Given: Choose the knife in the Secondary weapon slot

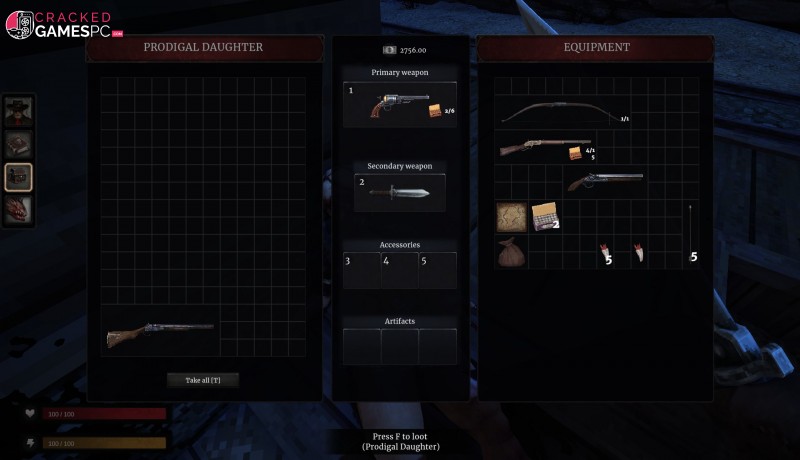Looking at the screenshot, I should point(398,192).
